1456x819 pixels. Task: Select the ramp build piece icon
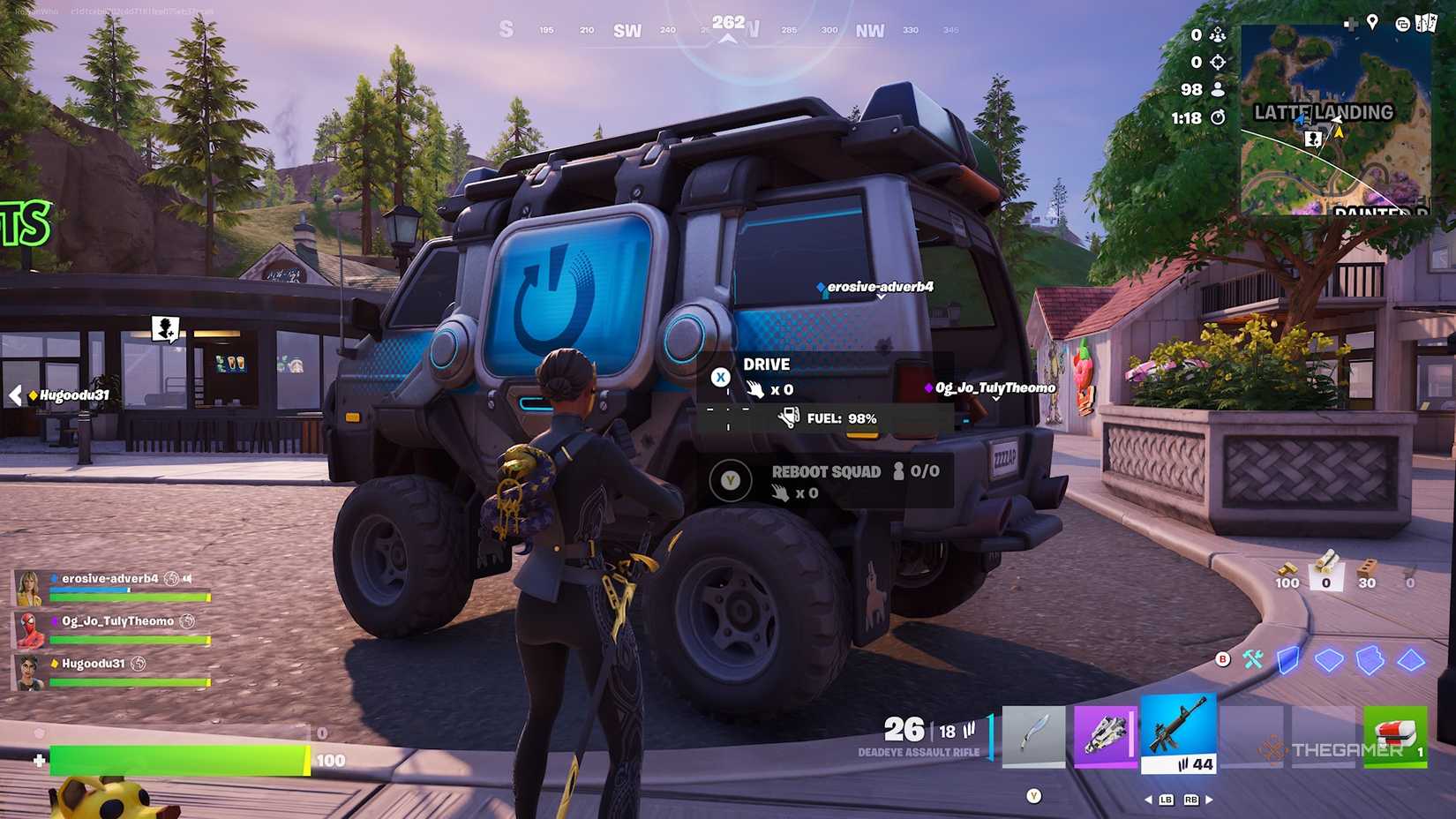click(1369, 660)
